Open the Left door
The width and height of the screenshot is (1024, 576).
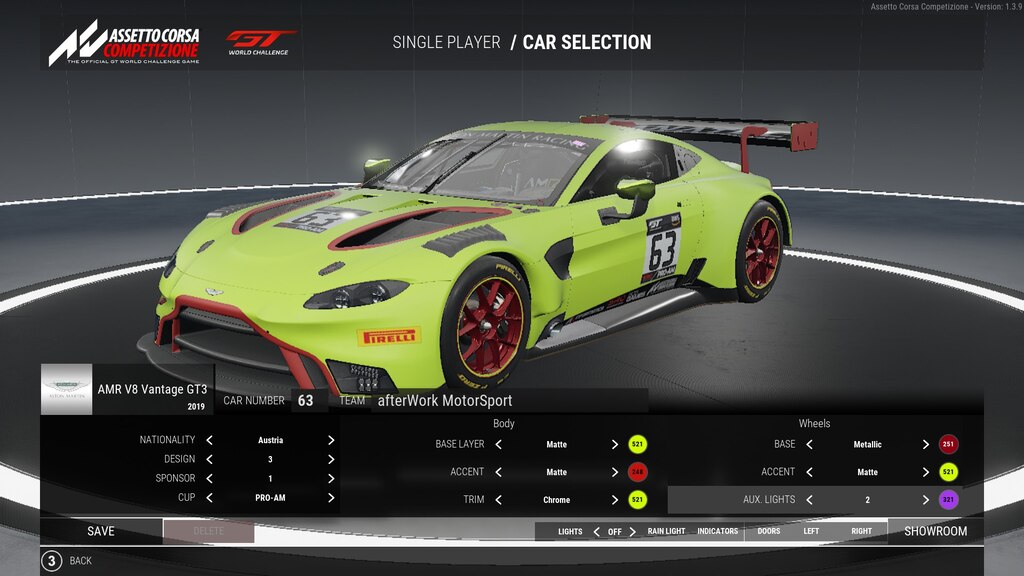tap(811, 531)
